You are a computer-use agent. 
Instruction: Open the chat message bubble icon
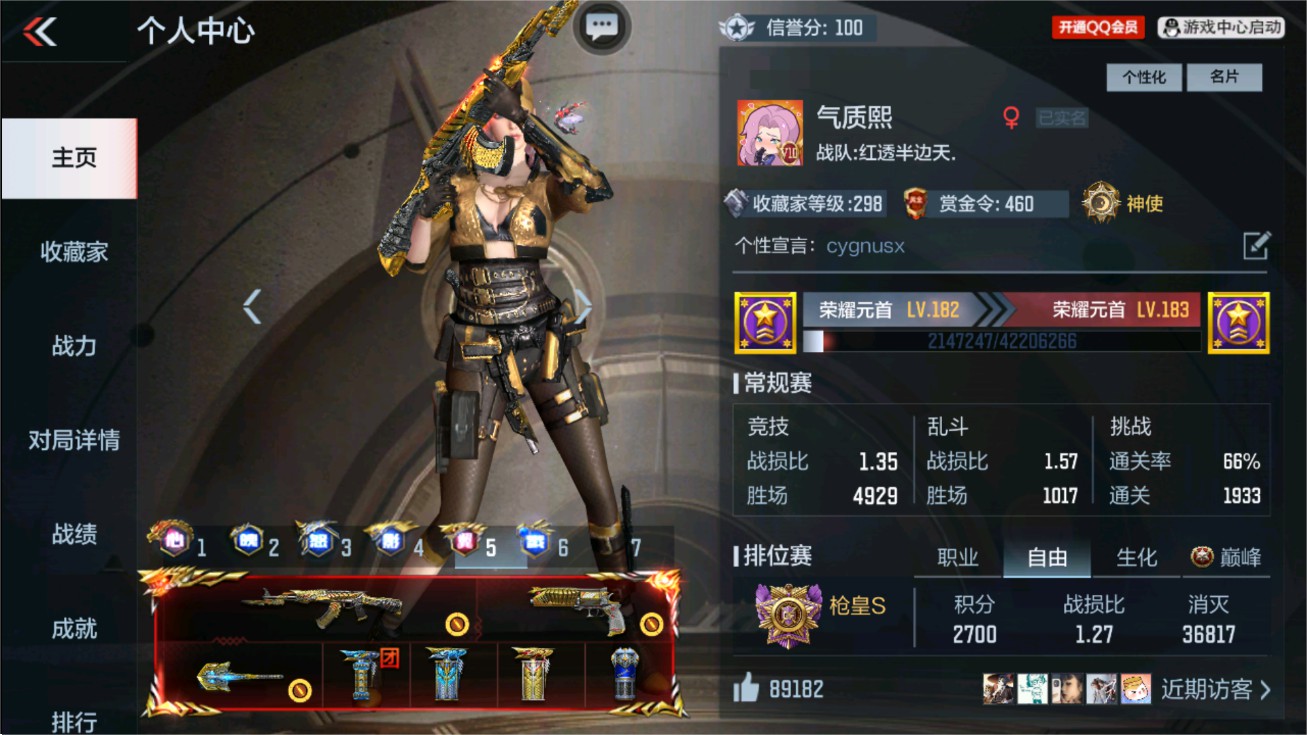click(601, 26)
